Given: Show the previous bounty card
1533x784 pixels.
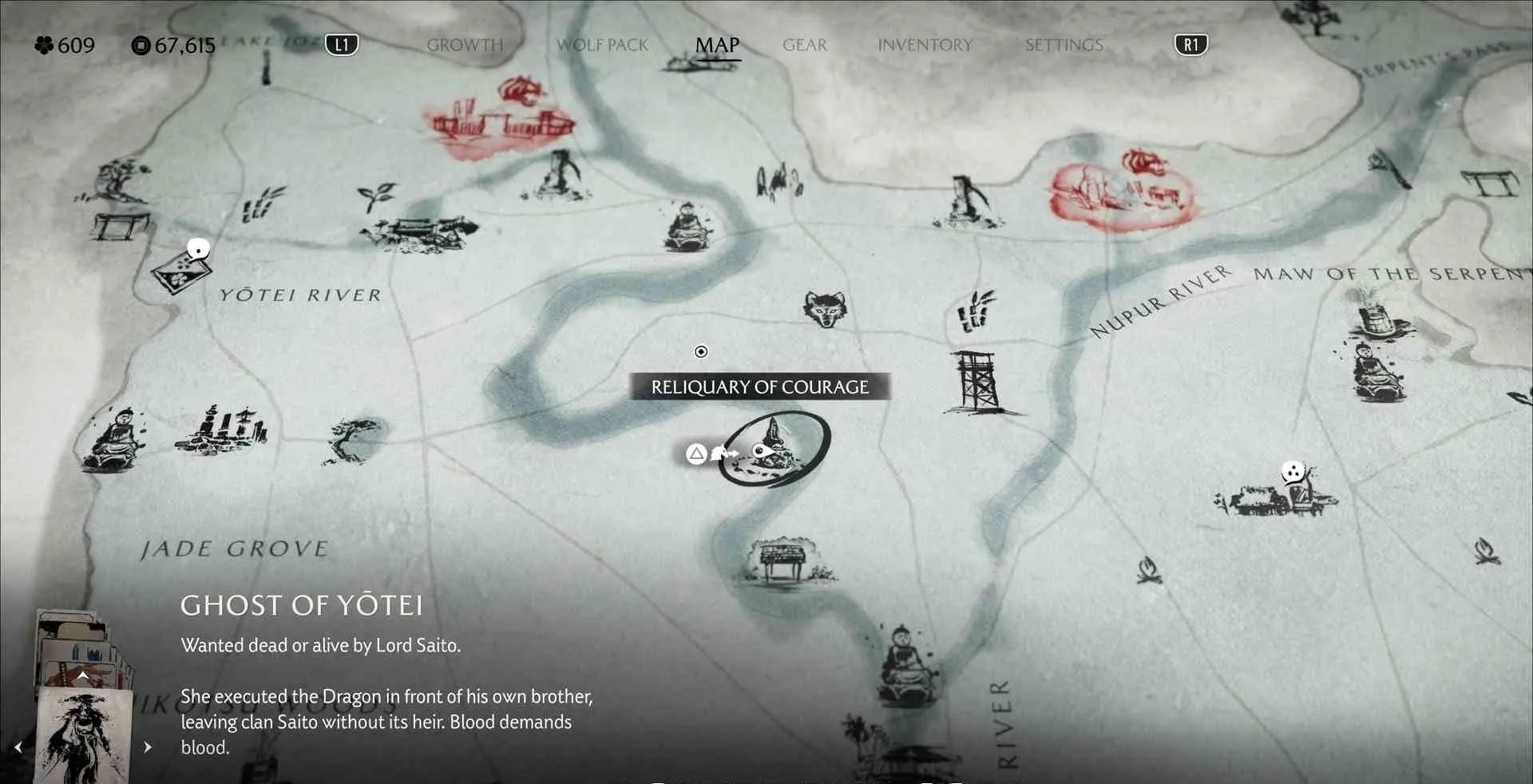Looking at the screenshot, I should point(18,747).
